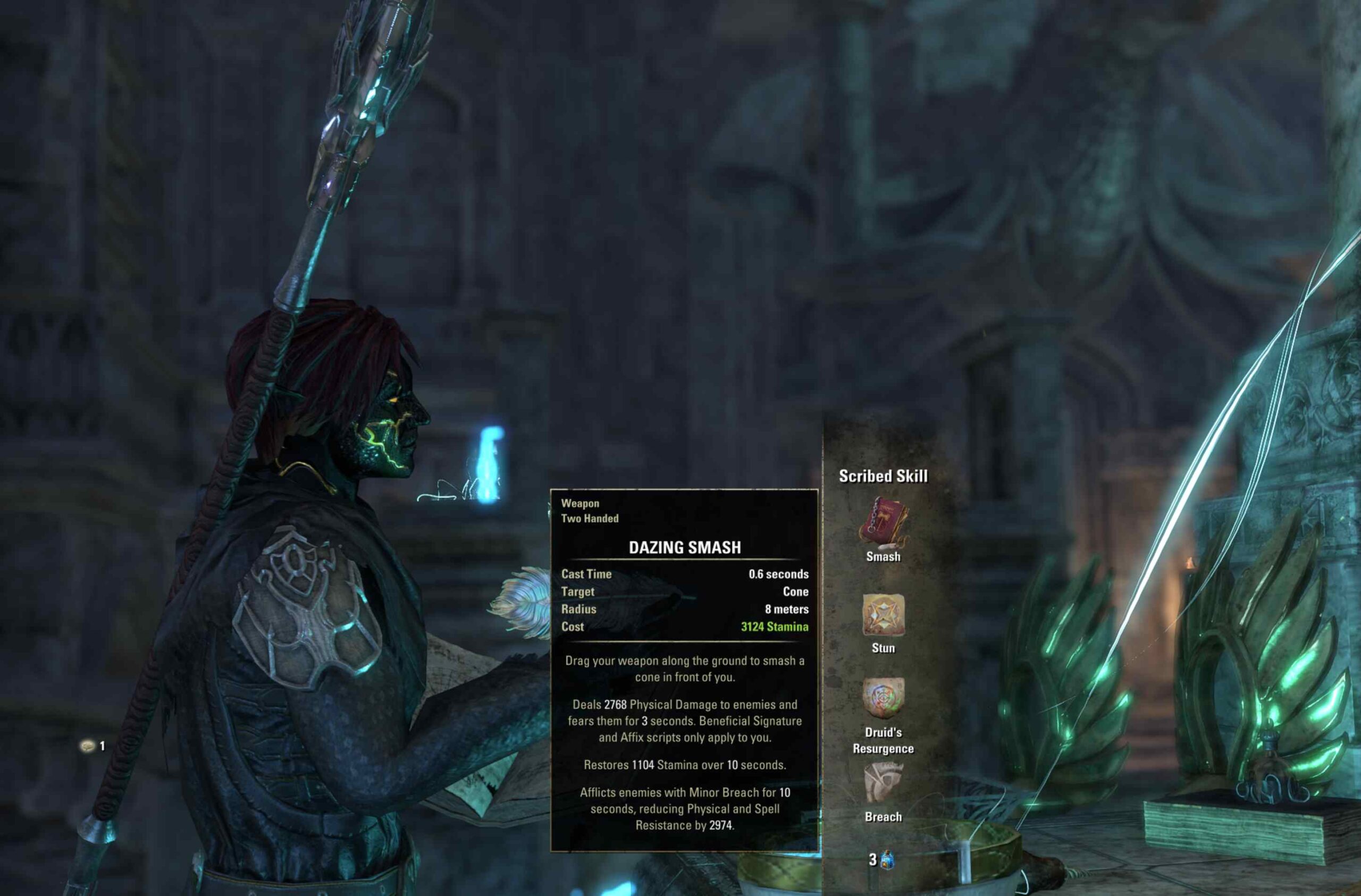Screen dimensions: 1361x896
Task: Click the ink bottle cost icon
Action: point(887,859)
